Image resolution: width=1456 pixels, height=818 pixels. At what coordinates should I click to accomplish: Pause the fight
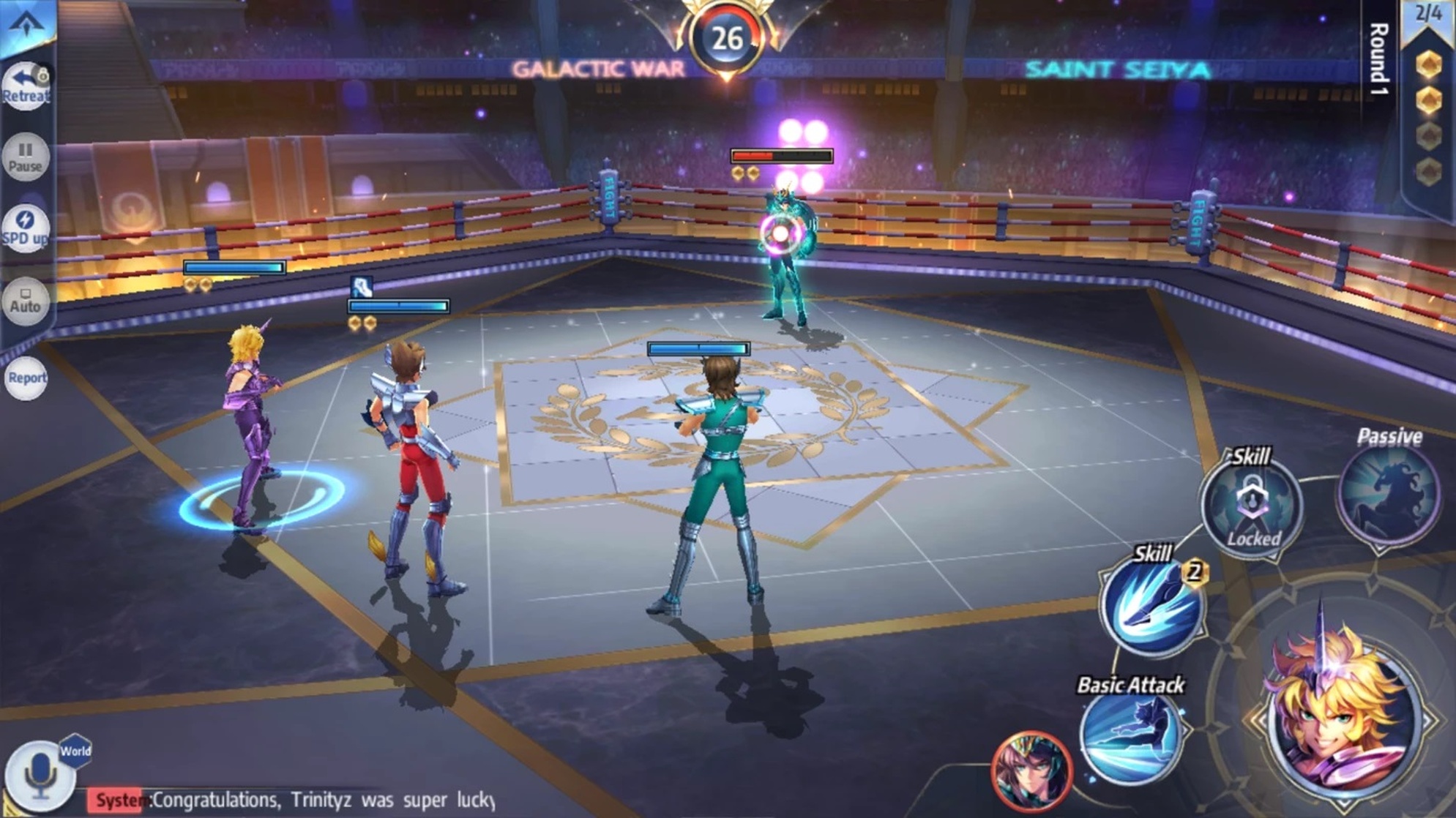pyautogui.click(x=26, y=157)
